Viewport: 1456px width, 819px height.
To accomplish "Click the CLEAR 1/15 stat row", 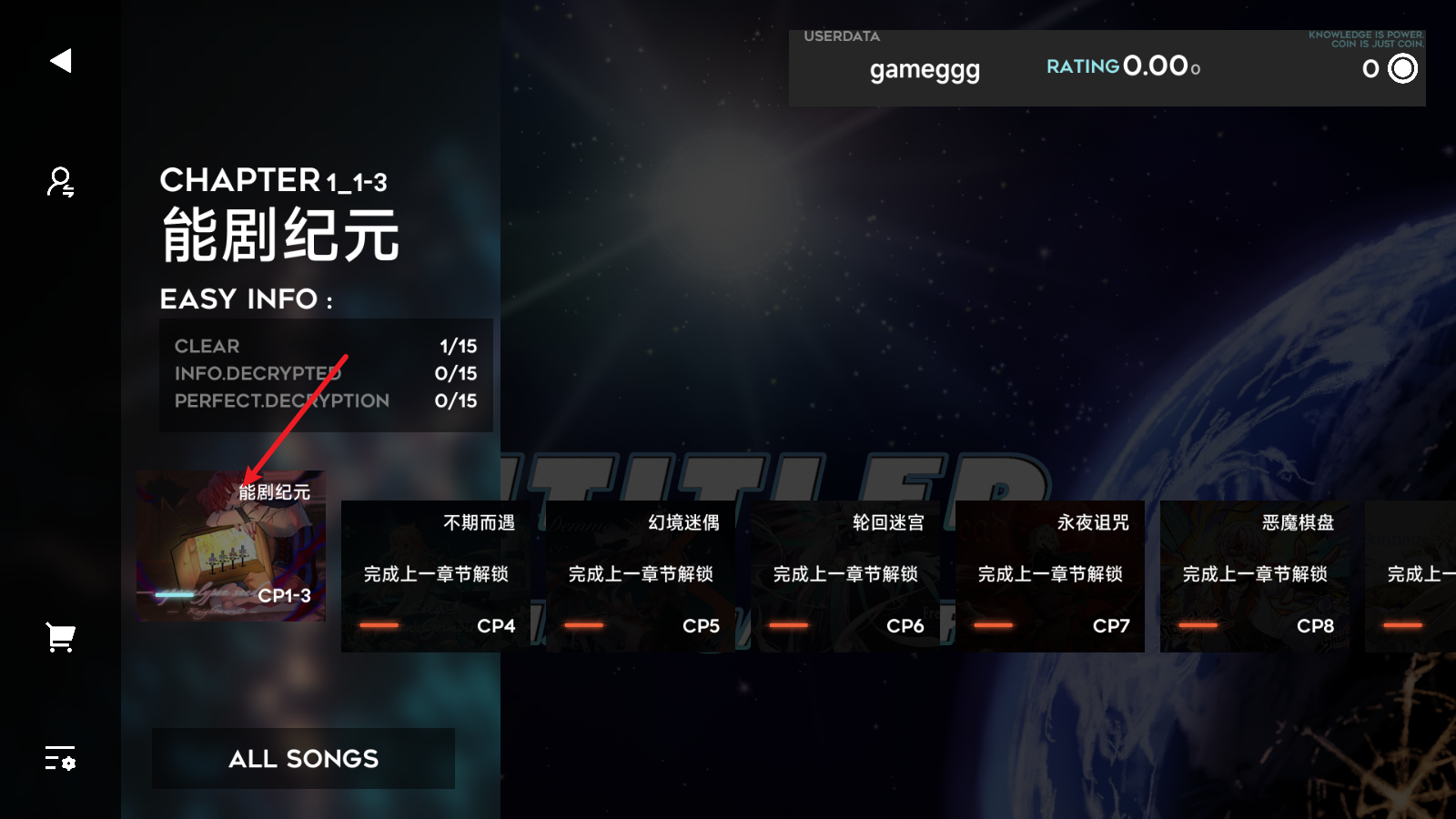I will (x=325, y=346).
